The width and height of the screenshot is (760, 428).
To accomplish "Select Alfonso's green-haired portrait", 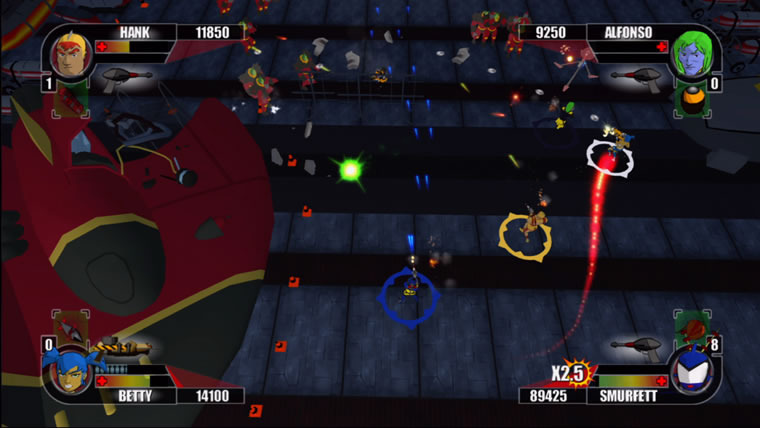I will coord(692,54).
